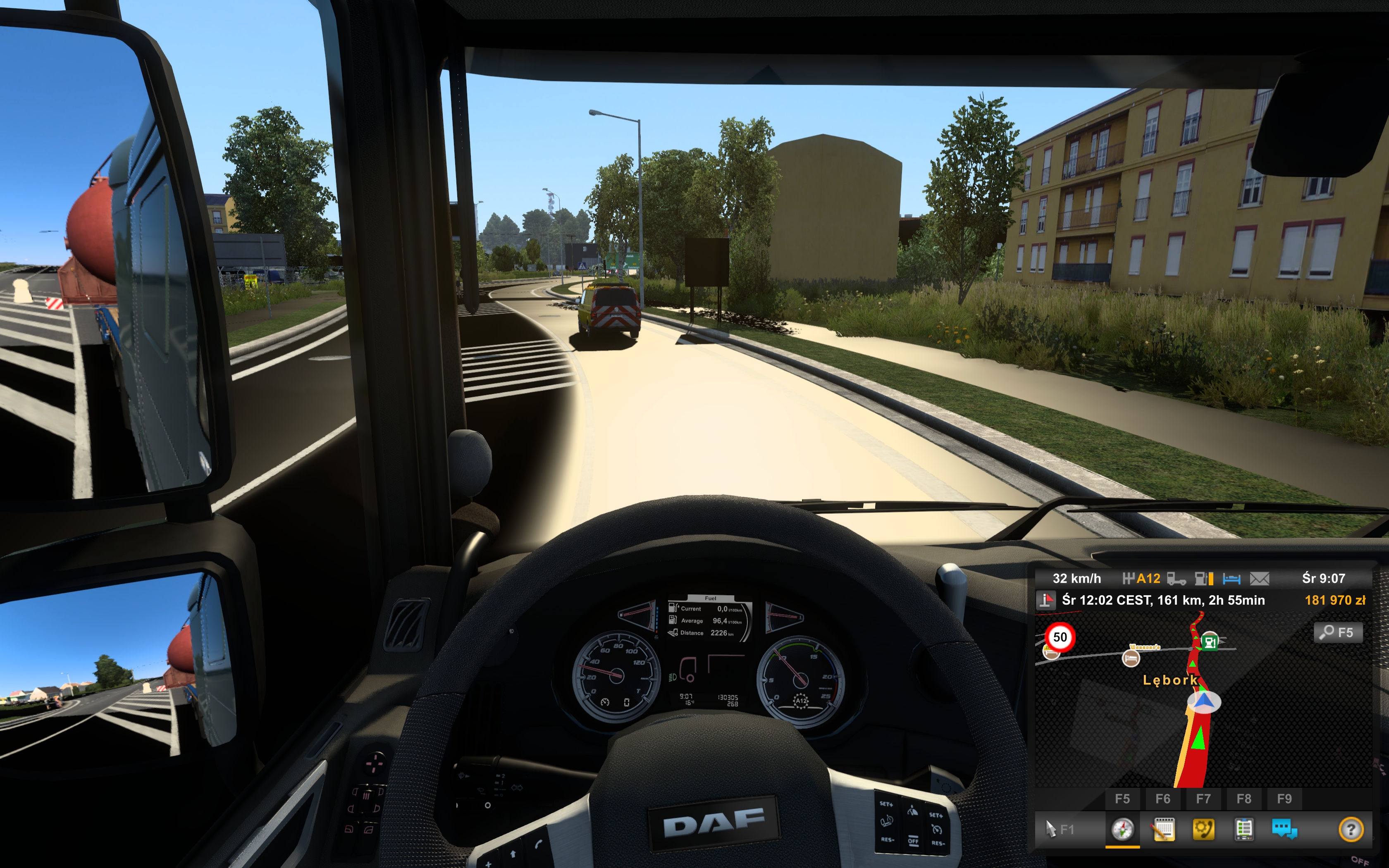Click the gas station marker on the minimap

(1209, 641)
